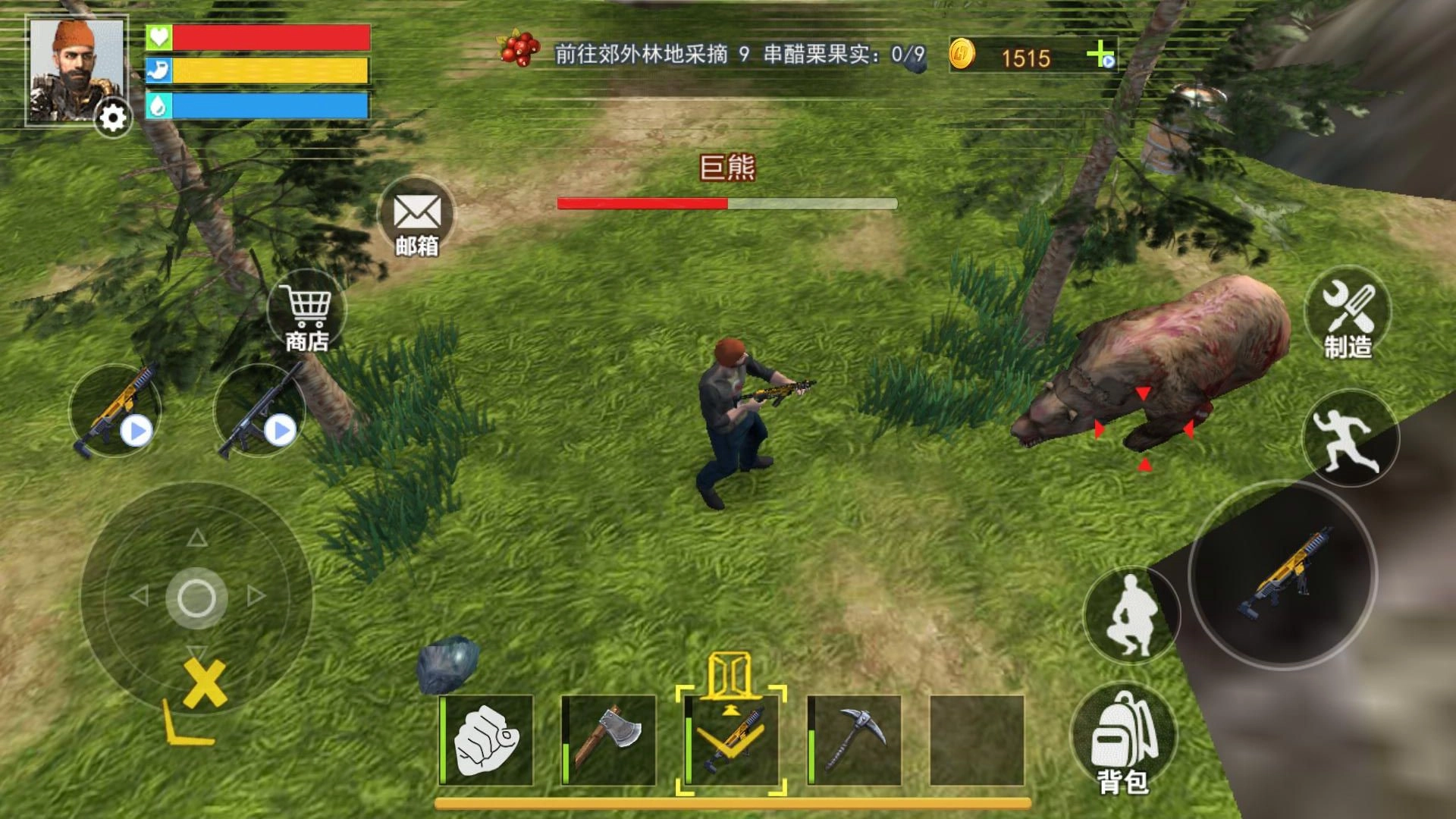Tap the crouch icon
The height and width of the screenshot is (819, 1456).
(x=1131, y=616)
